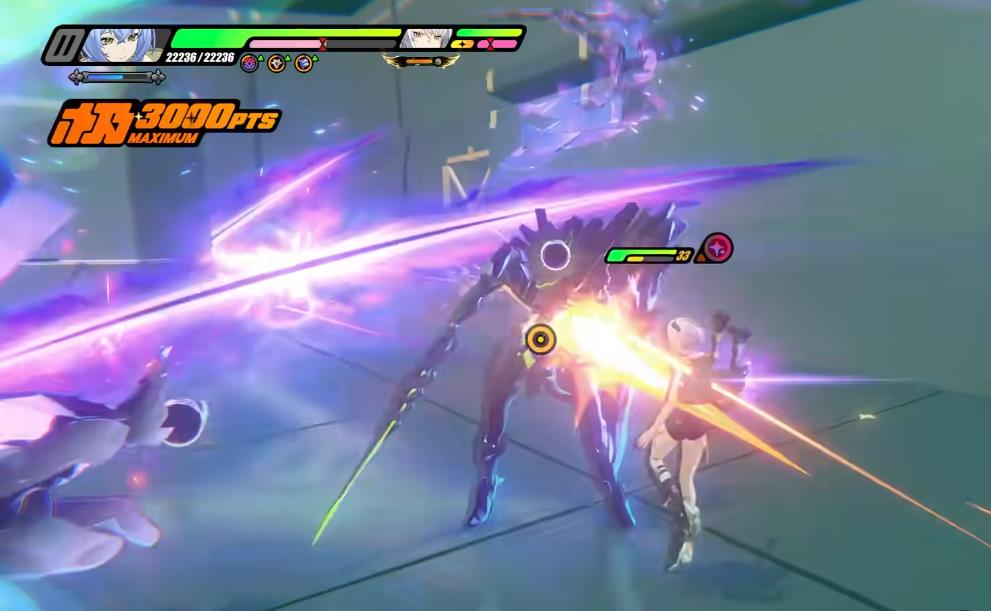Pause the battle with the pause button
991x611 pixels.
[66, 45]
